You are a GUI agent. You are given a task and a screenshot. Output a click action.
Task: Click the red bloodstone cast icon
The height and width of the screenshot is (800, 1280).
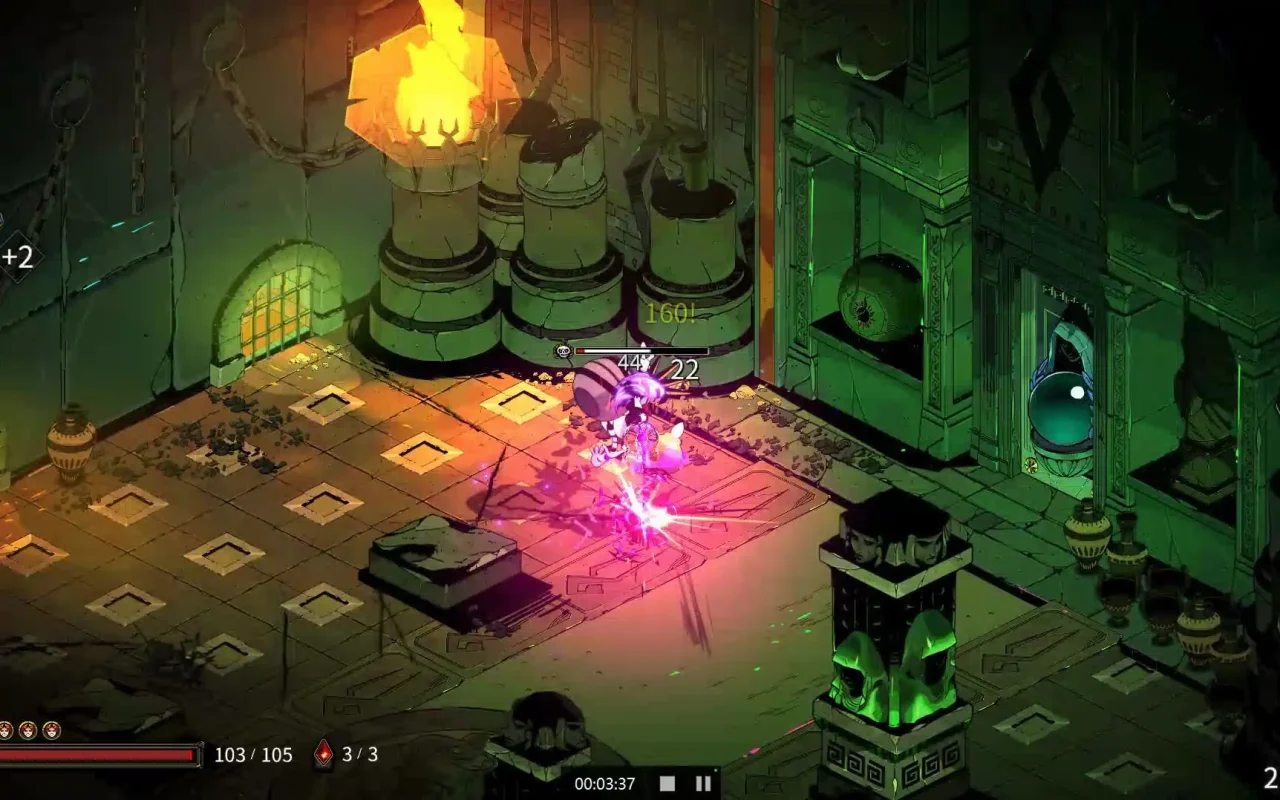point(323,755)
